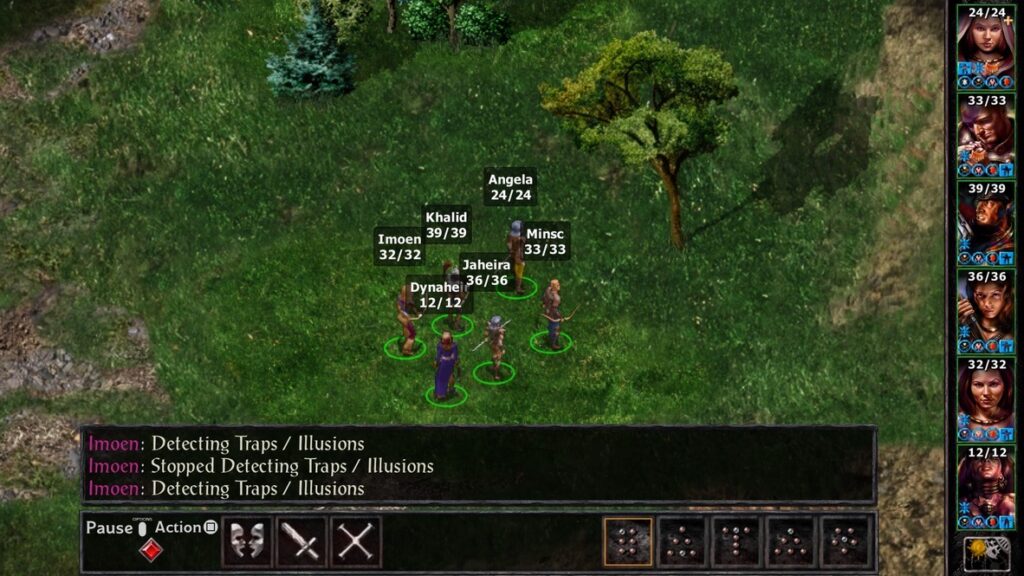Screen dimensions: 1024x576
Task: Click the message log with Imoen's trap messages
Action: 478,466
